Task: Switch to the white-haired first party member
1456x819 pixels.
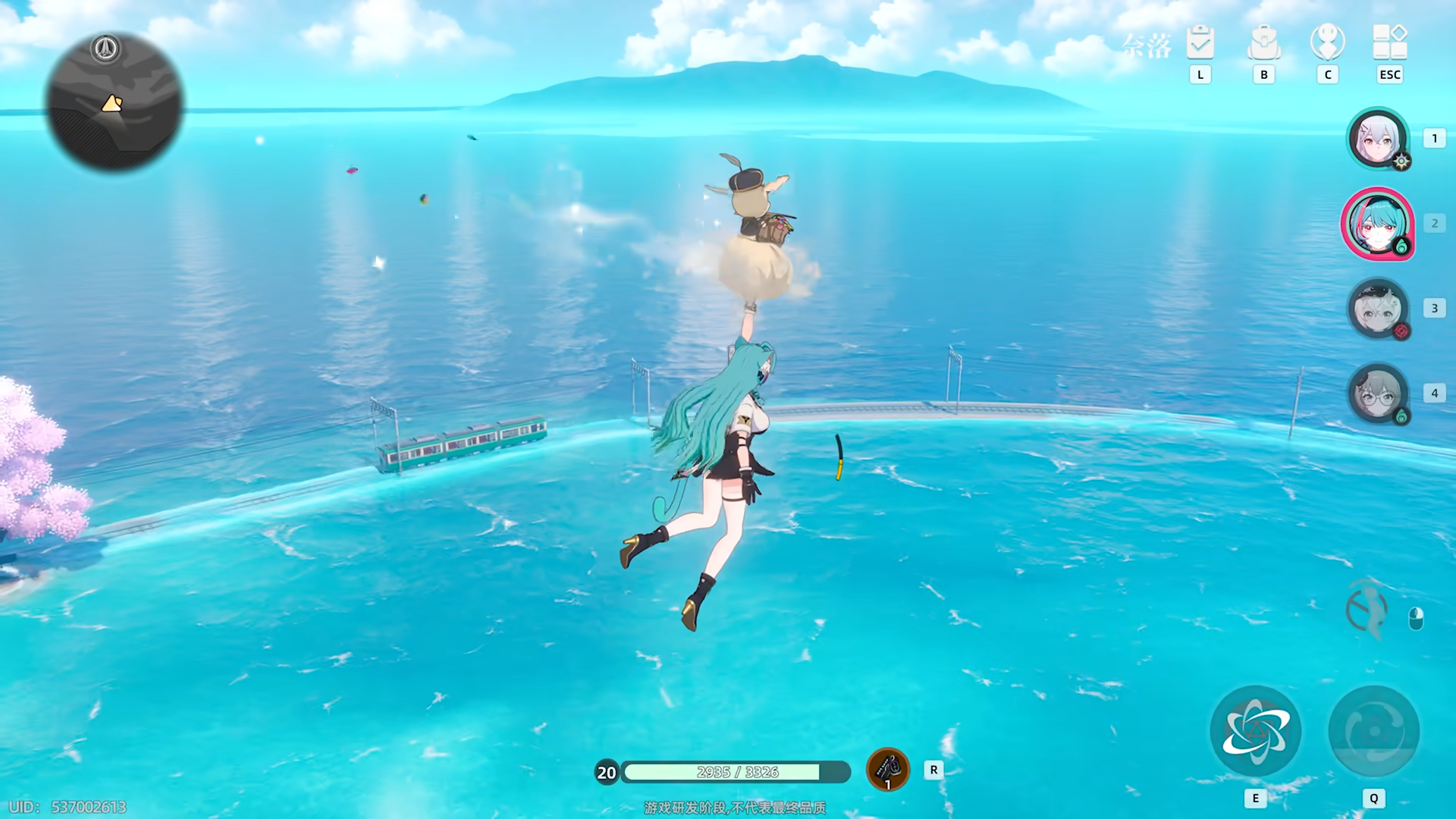Action: tap(1377, 139)
